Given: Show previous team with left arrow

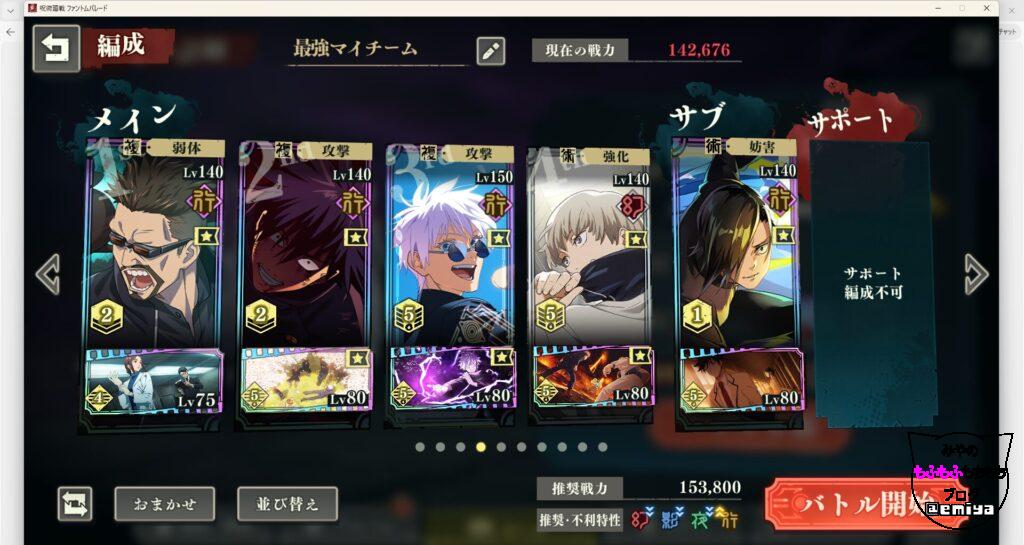Looking at the screenshot, I should [48, 274].
